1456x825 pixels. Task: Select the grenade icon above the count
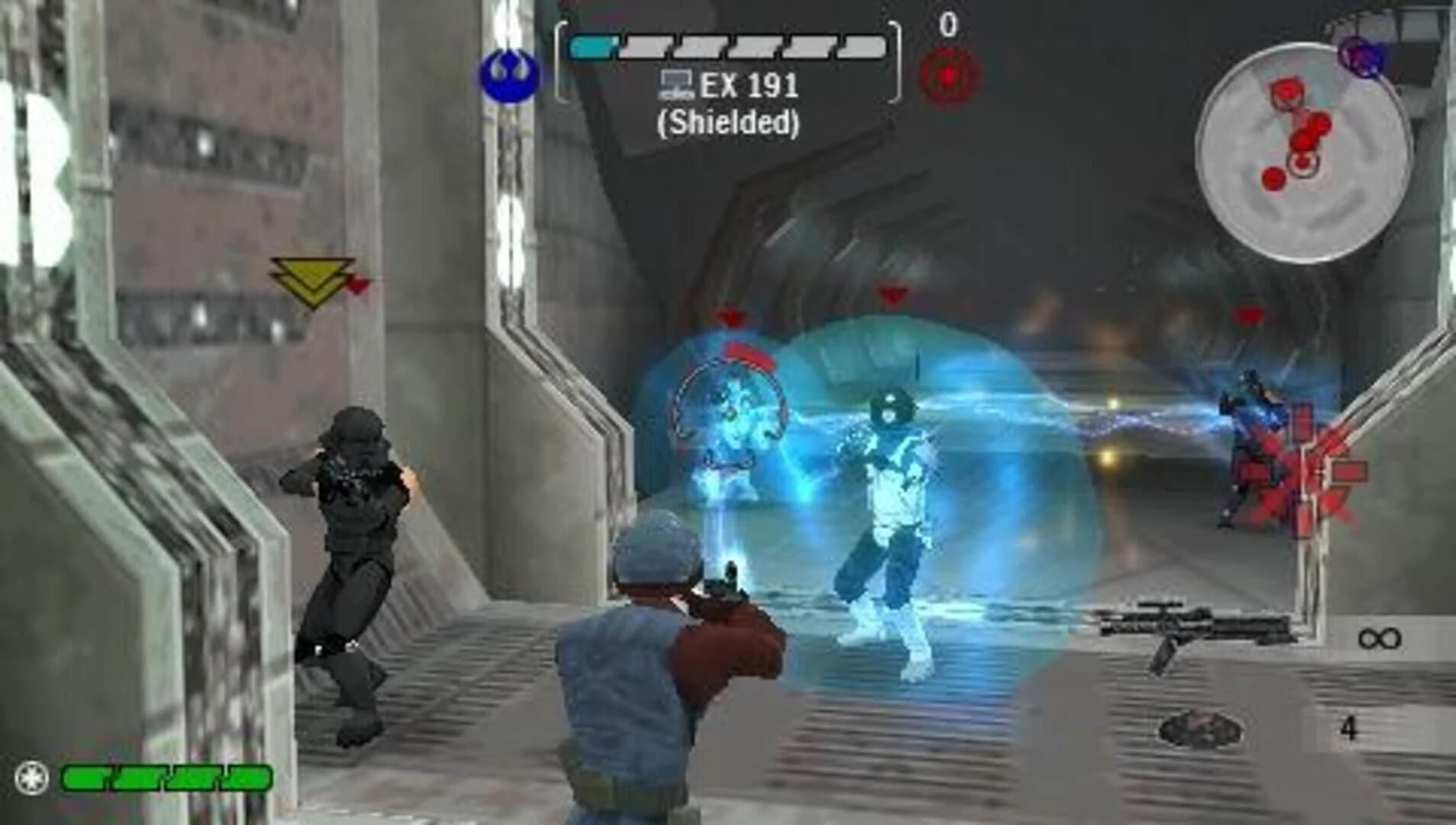[1199, 730]
